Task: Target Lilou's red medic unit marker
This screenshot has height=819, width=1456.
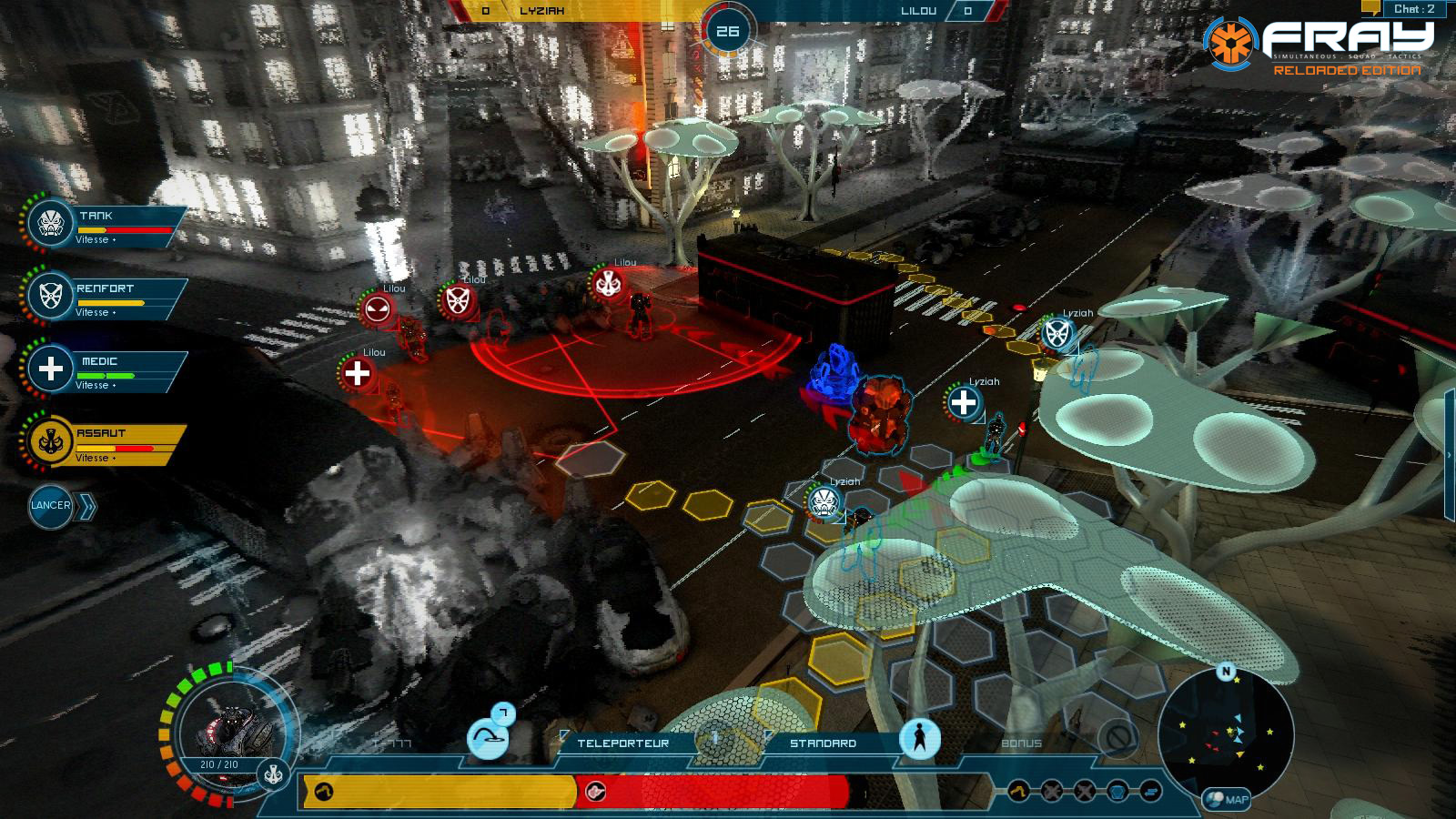Action: 358,373
